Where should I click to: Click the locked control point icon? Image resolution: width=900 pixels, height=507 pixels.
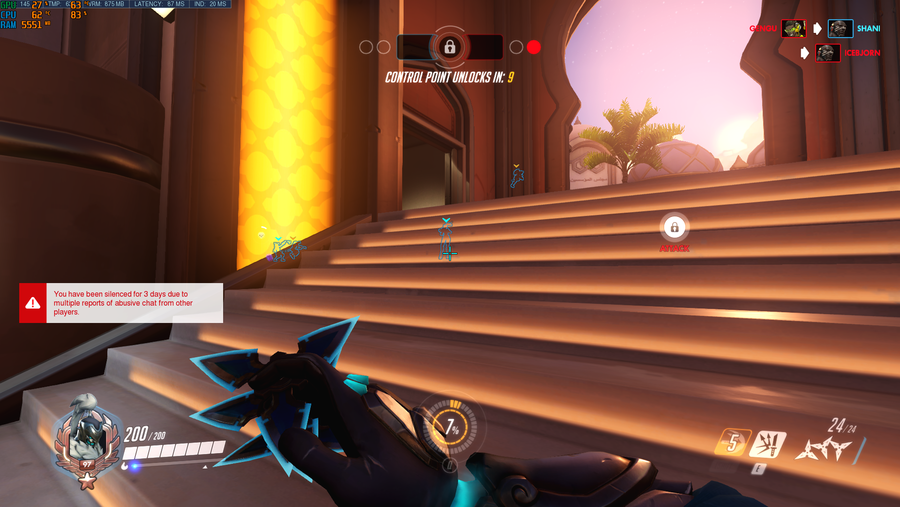pyautogui.click(x=450, y=47)
